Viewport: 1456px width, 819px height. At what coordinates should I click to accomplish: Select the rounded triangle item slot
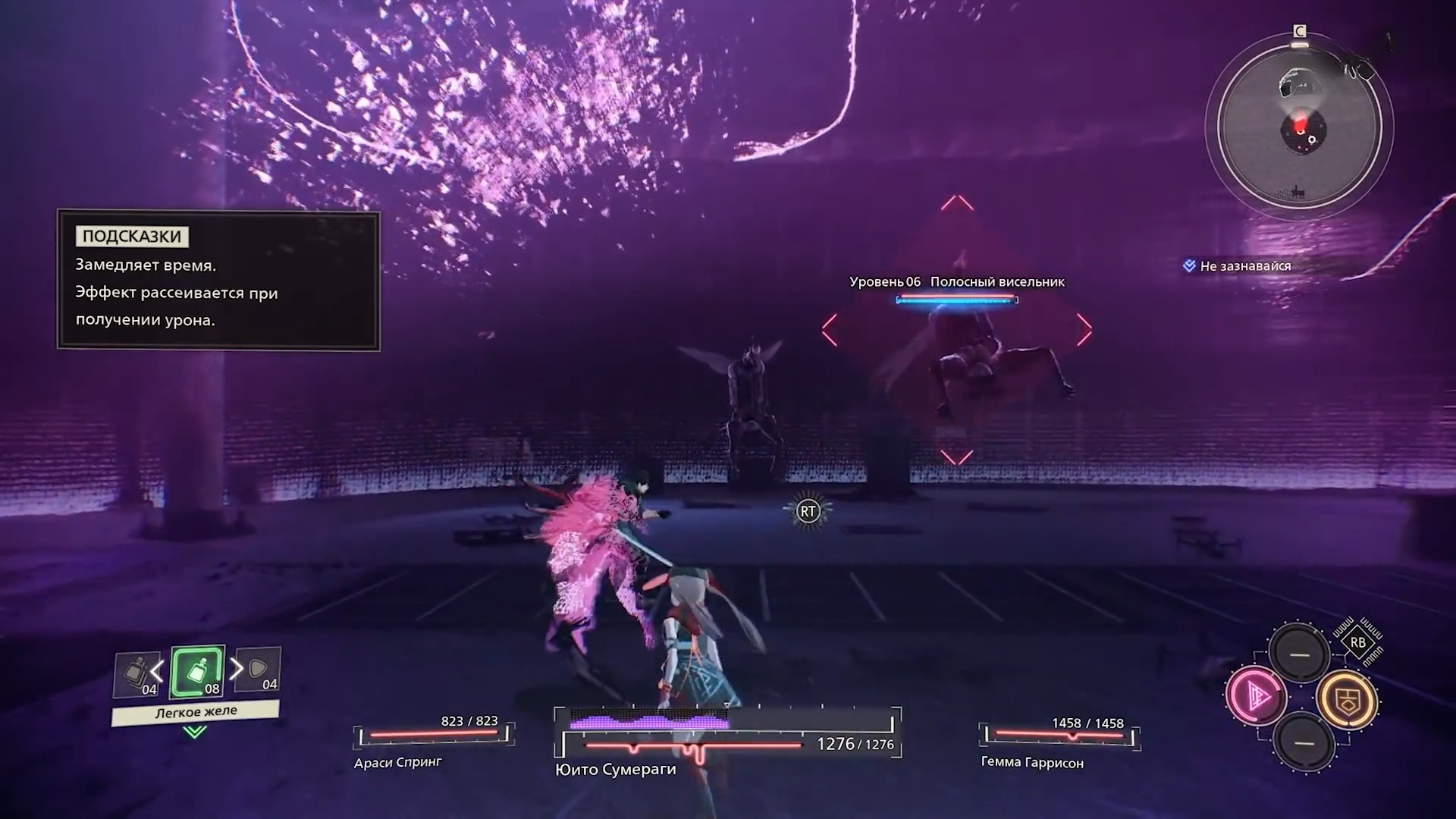coord(259,670)
